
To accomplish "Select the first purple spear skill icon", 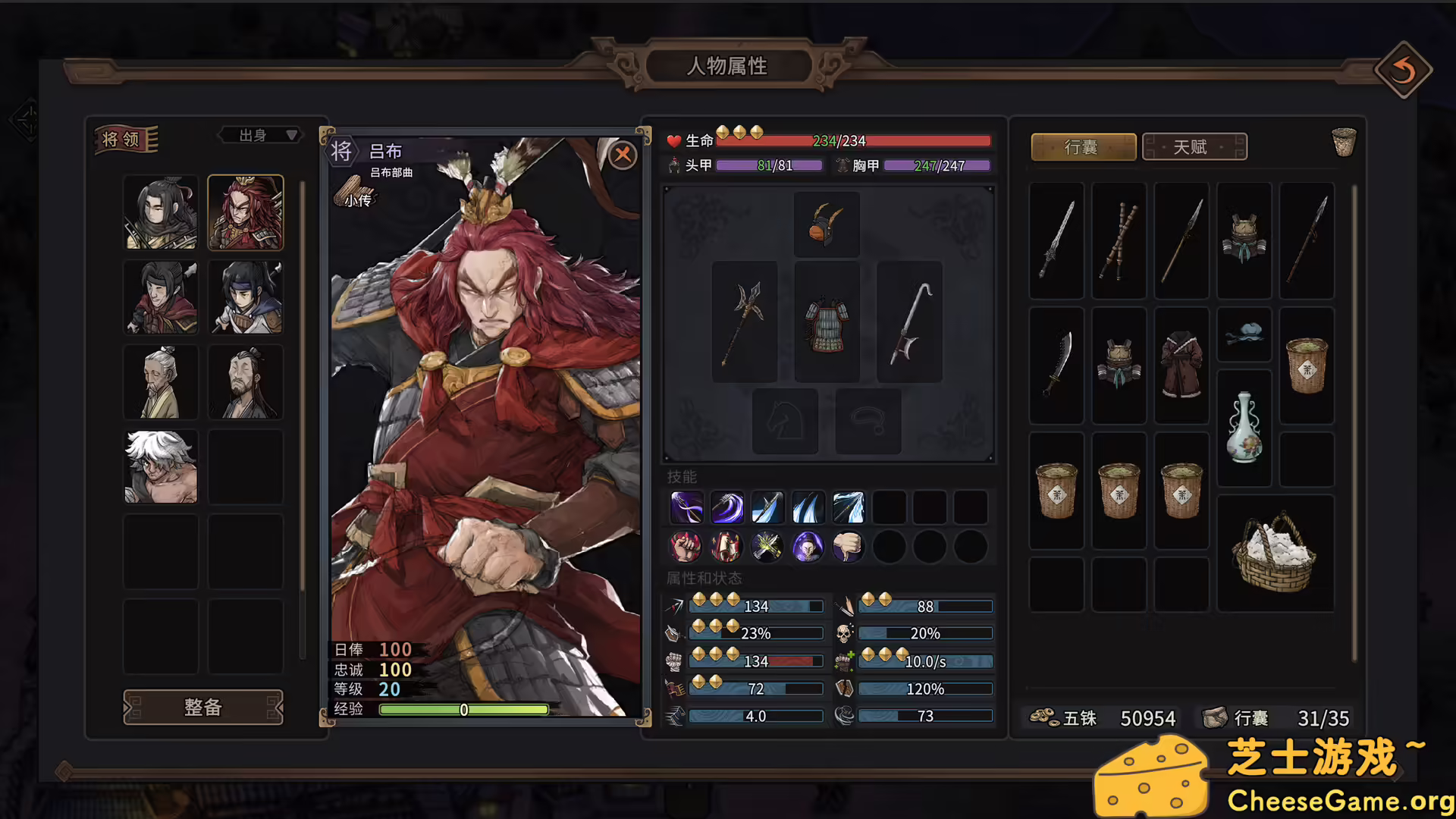I will (x=686, y=507).
